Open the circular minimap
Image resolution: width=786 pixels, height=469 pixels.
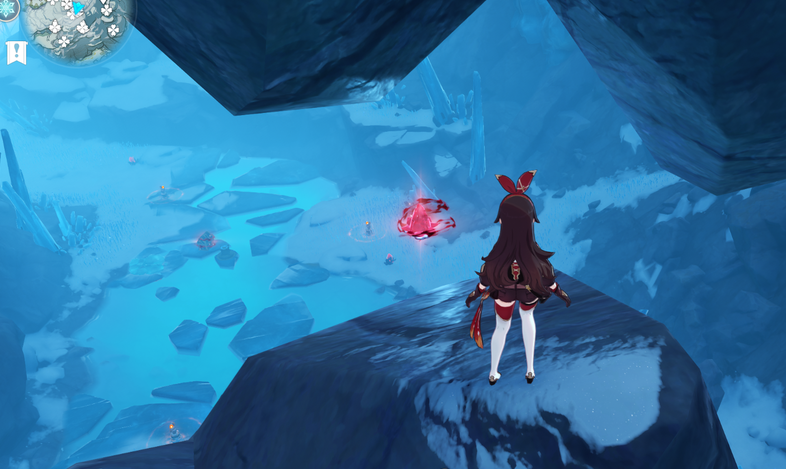pyautogui.click(x=78, y=22)
